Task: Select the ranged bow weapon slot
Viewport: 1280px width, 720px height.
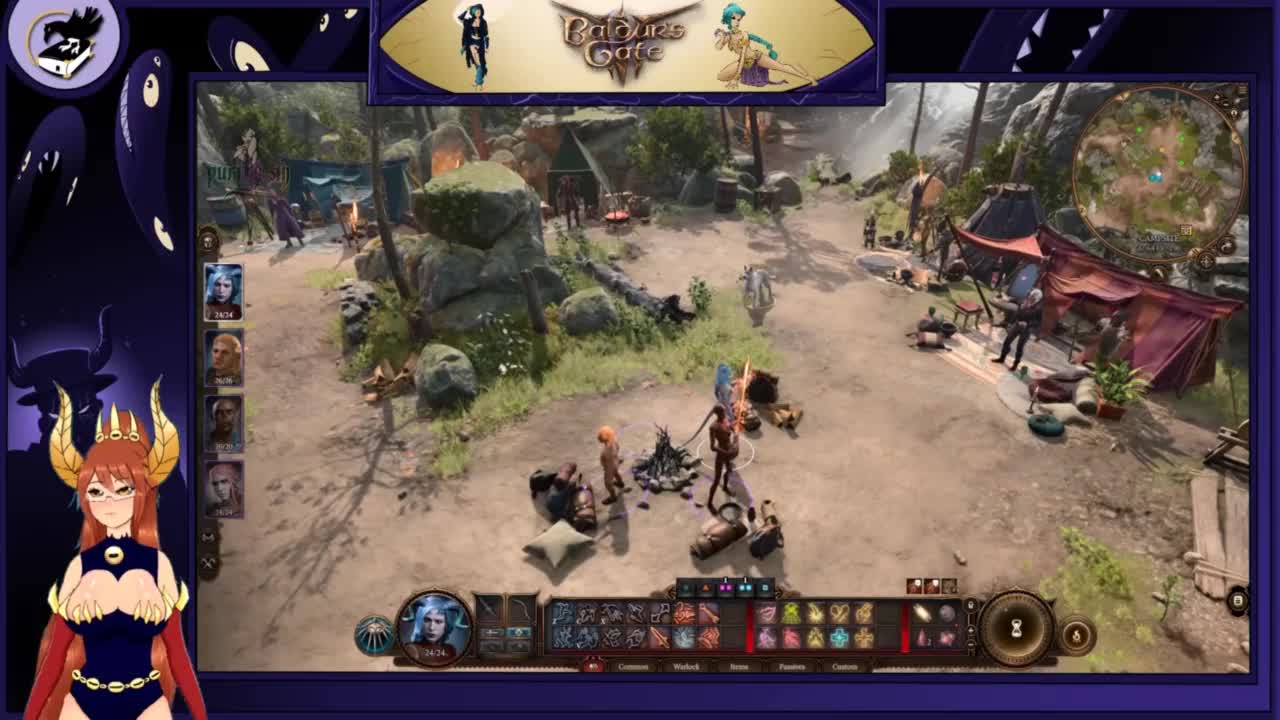Action: pyautogui.click(x=521, y=609)
